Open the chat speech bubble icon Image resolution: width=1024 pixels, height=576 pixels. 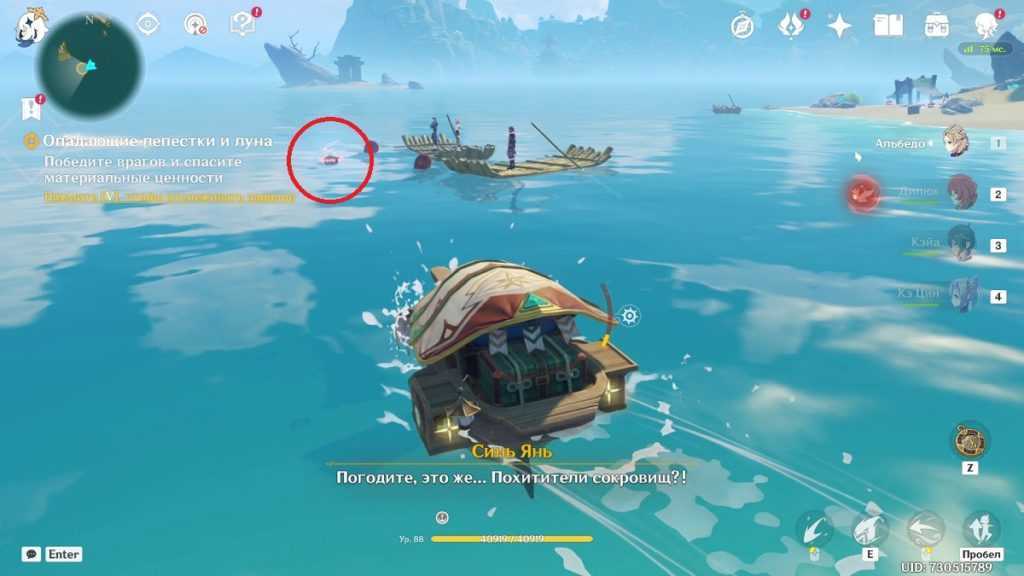coord(32,554)
